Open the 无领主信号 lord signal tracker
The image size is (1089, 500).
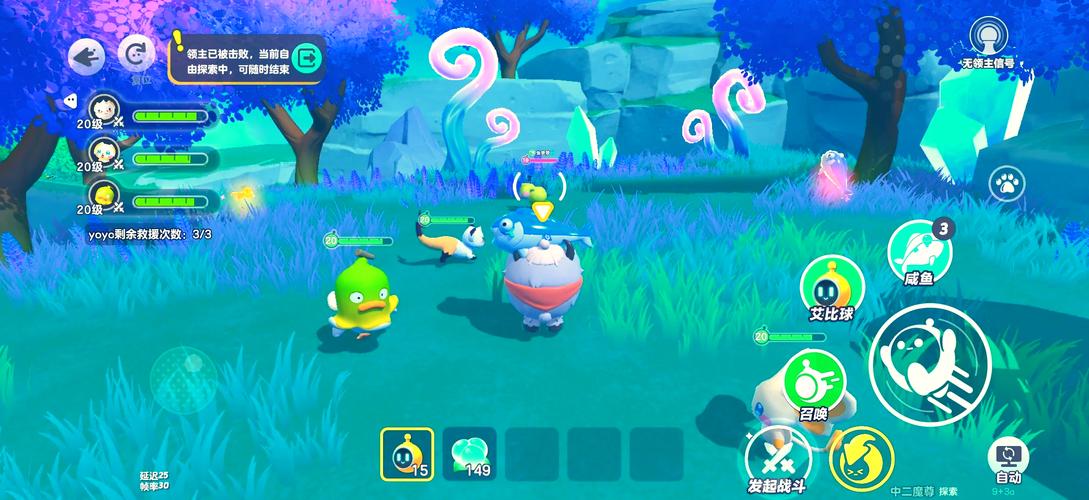point(987,40)
